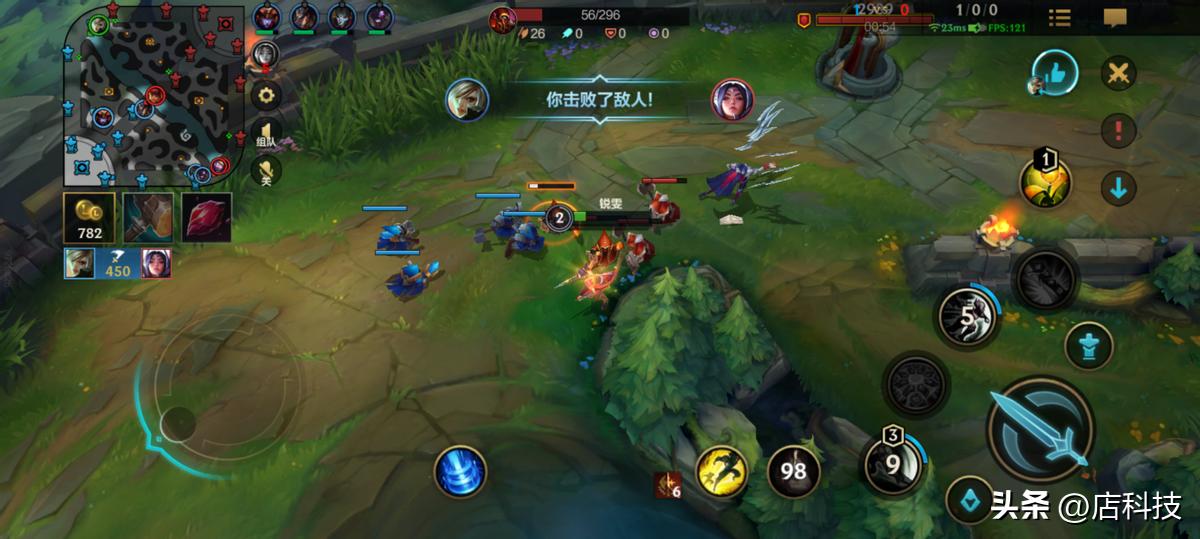The width and height of the screenshot is (1200, 539).
Task: Tap the target-minion diamond button
Action: [x=969, y=499]
